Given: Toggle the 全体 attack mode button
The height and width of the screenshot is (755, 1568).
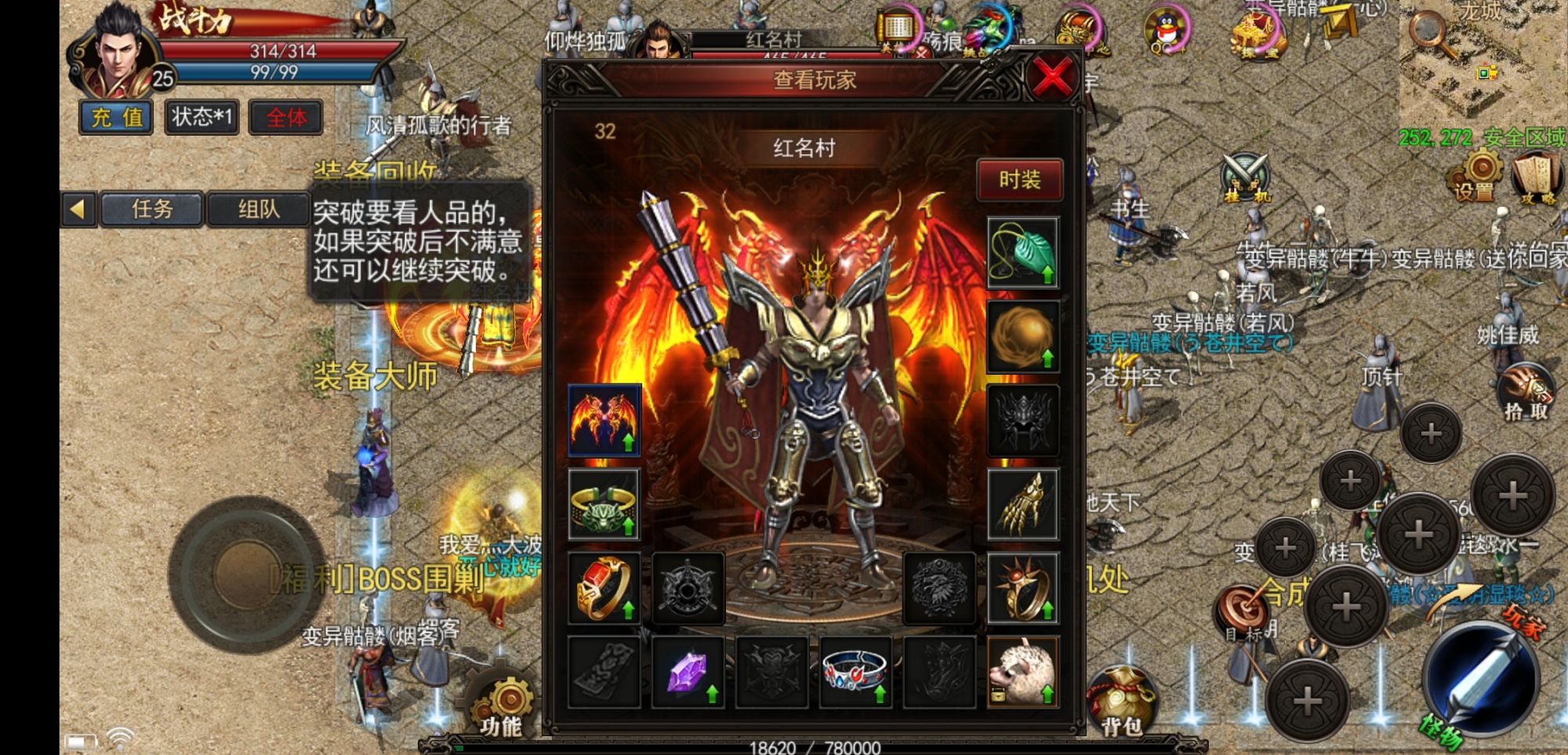Looking at the screenshot, I should click(286, 118).
